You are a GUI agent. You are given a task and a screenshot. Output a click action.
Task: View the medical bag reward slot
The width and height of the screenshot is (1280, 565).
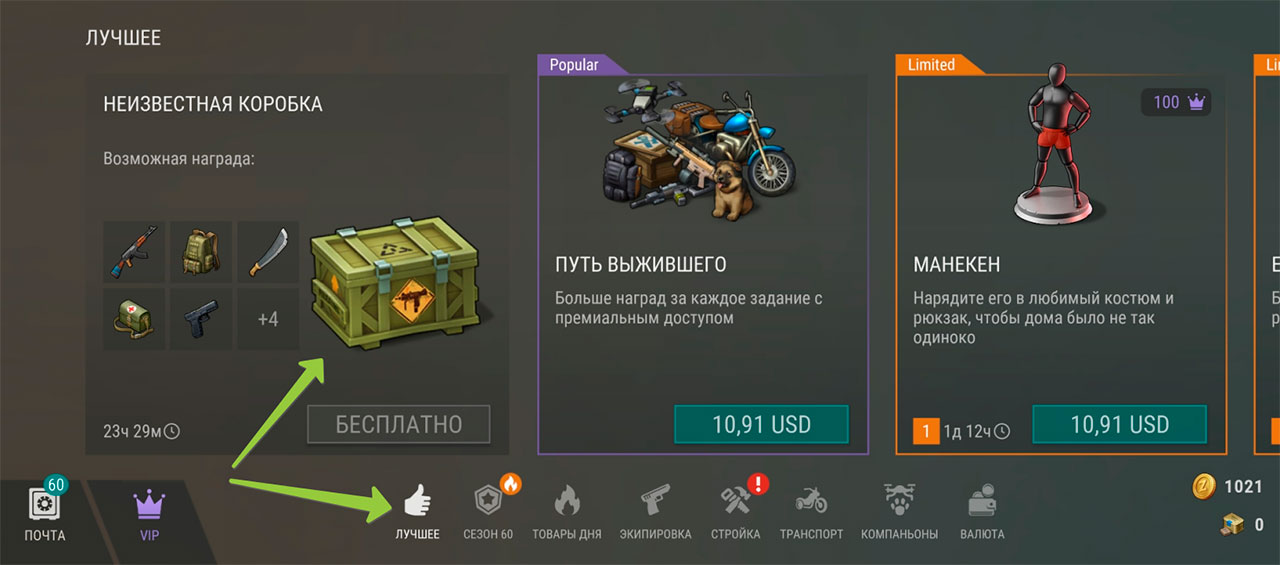pyautogui.click(x=134, y=319)
